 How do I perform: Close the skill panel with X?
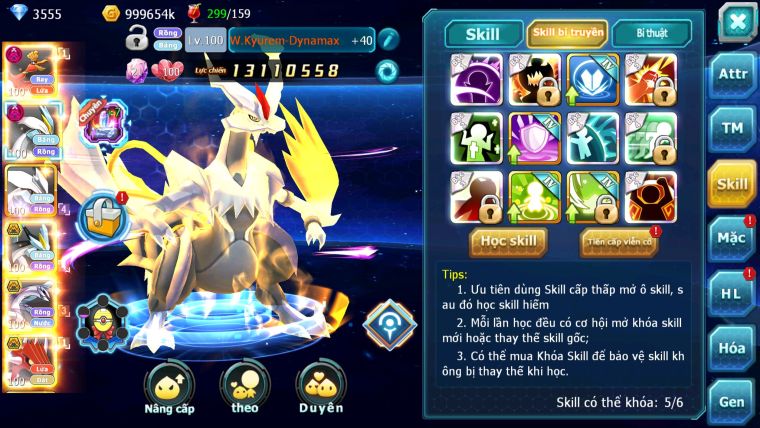point(737,21)
